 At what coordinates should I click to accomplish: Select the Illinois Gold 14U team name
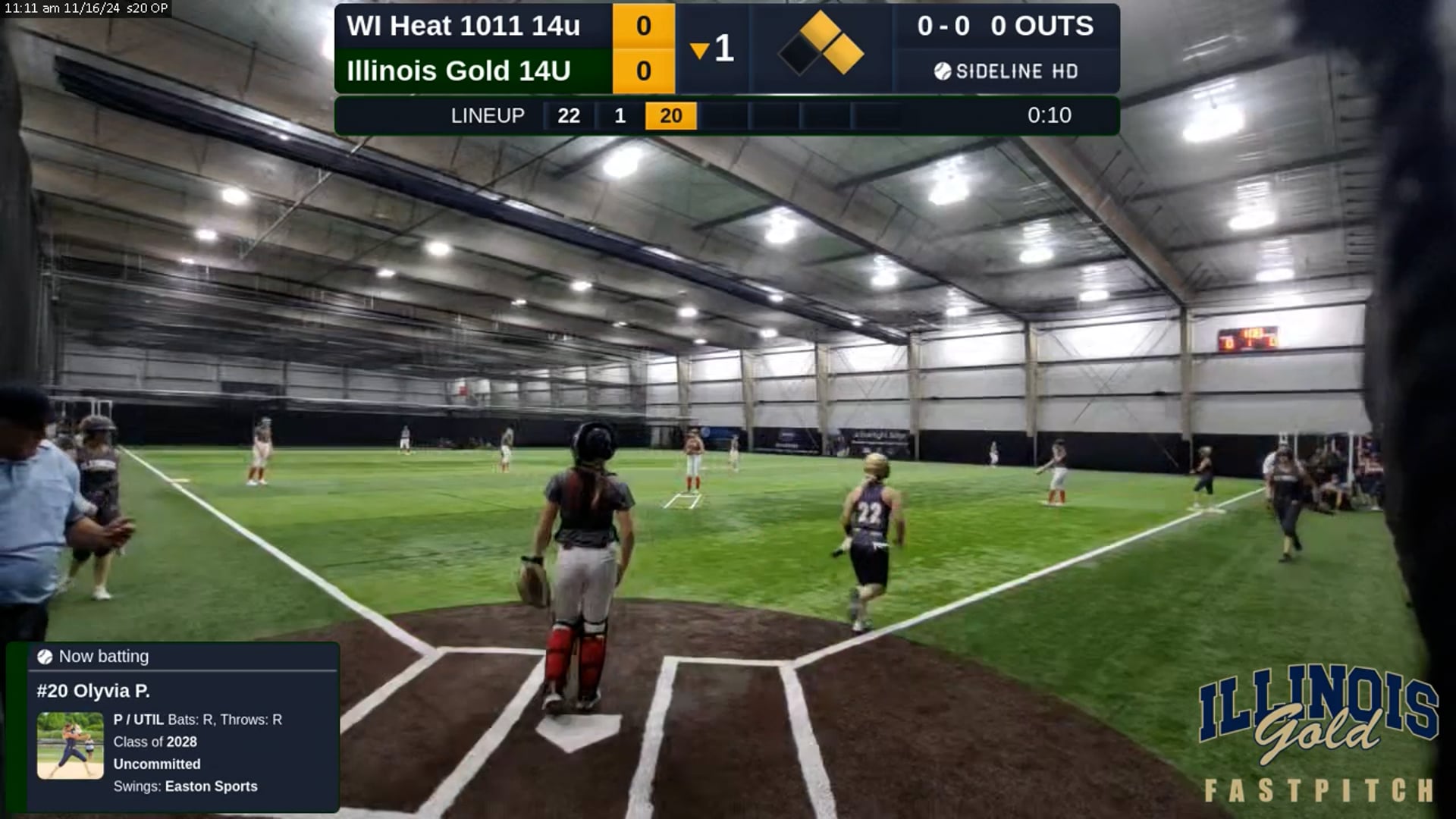458,71
